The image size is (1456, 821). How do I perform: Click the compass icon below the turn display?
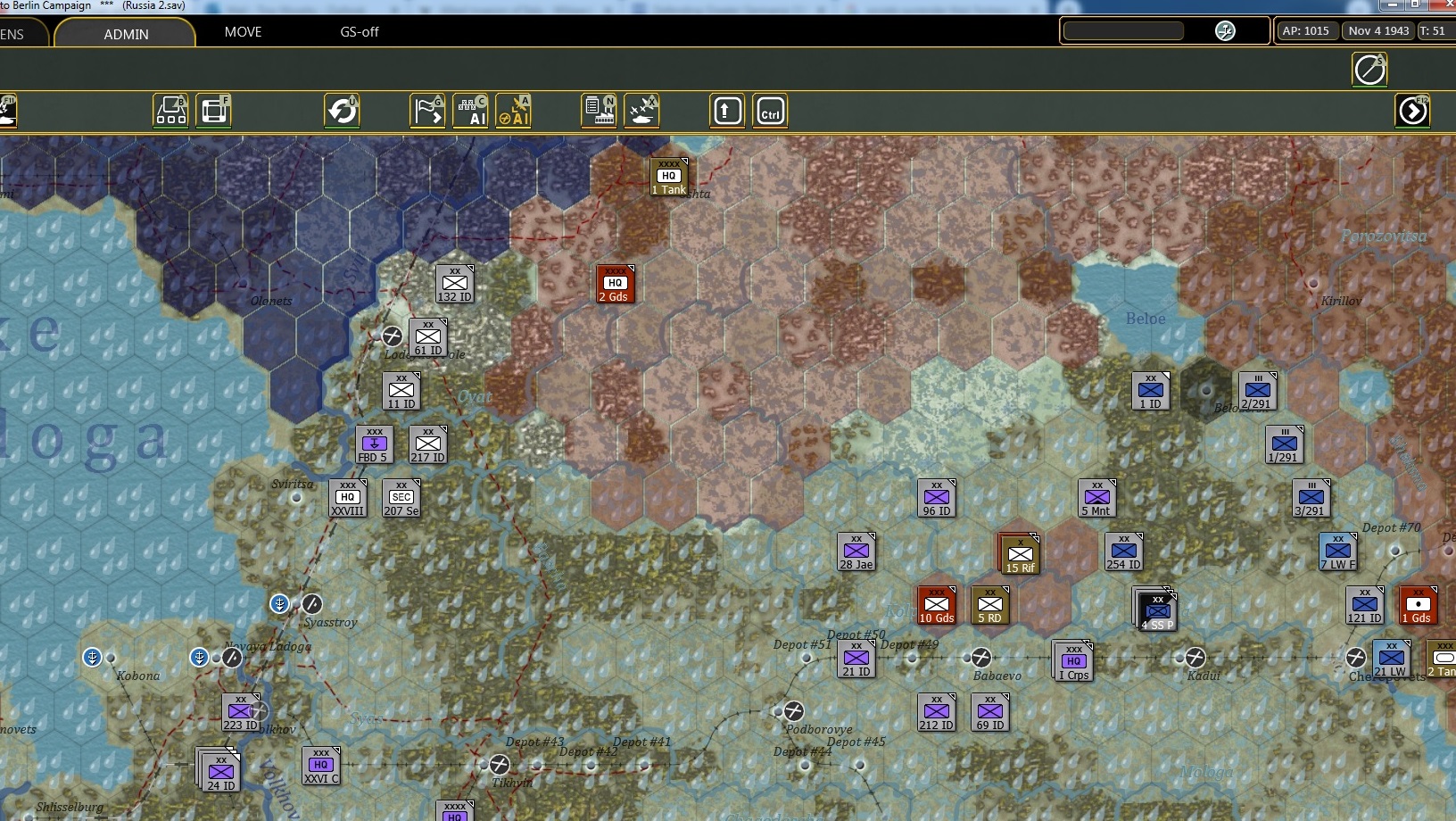point(1369,70)
